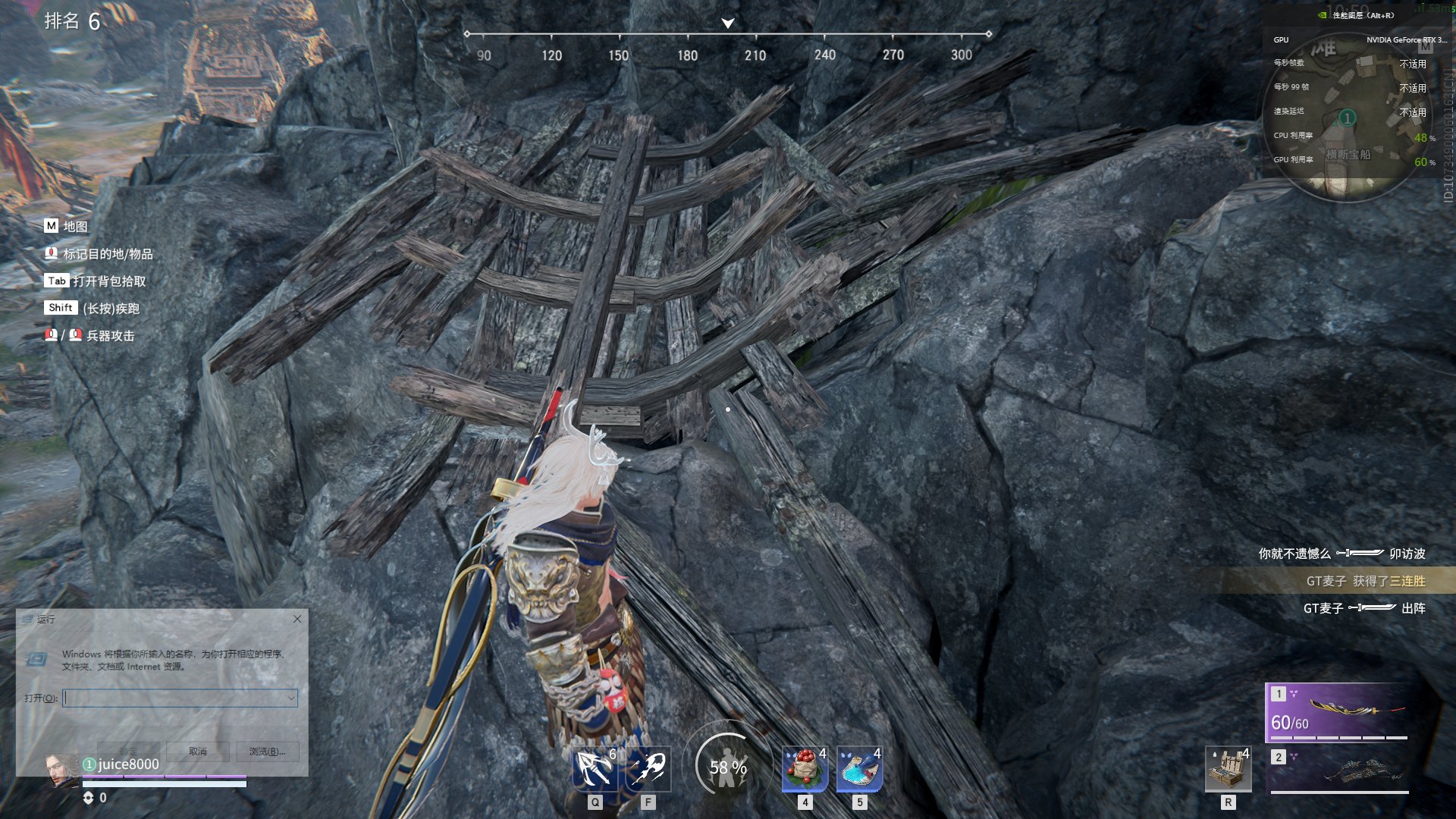This screenshot has height=819, width=1456.
Task: Click 取消 to cancel the Run dialog
Action: 198,751
